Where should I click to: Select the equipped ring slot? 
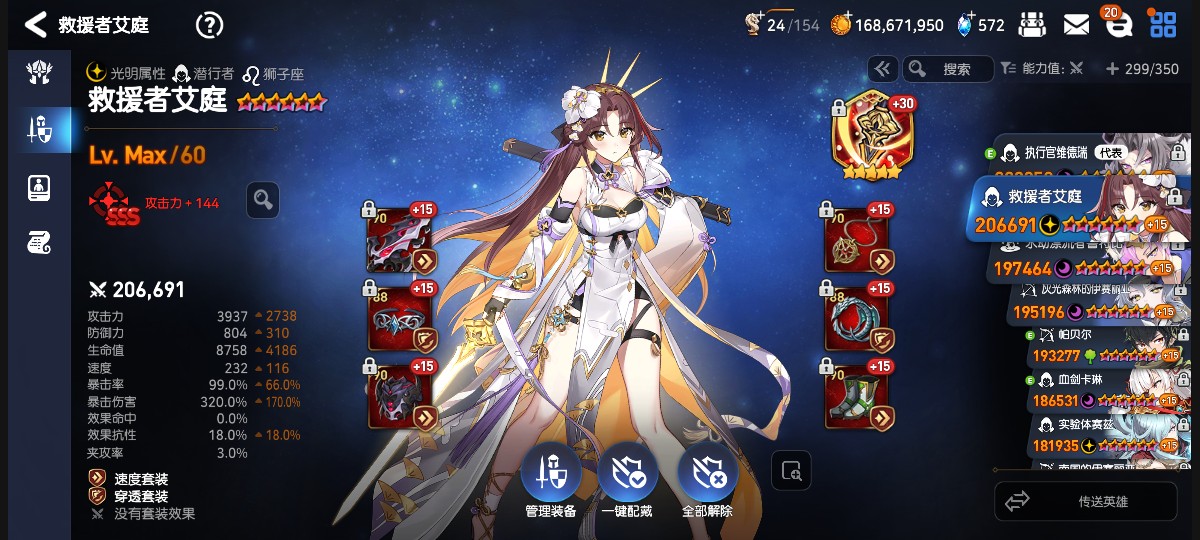click(x=858, y=318)
